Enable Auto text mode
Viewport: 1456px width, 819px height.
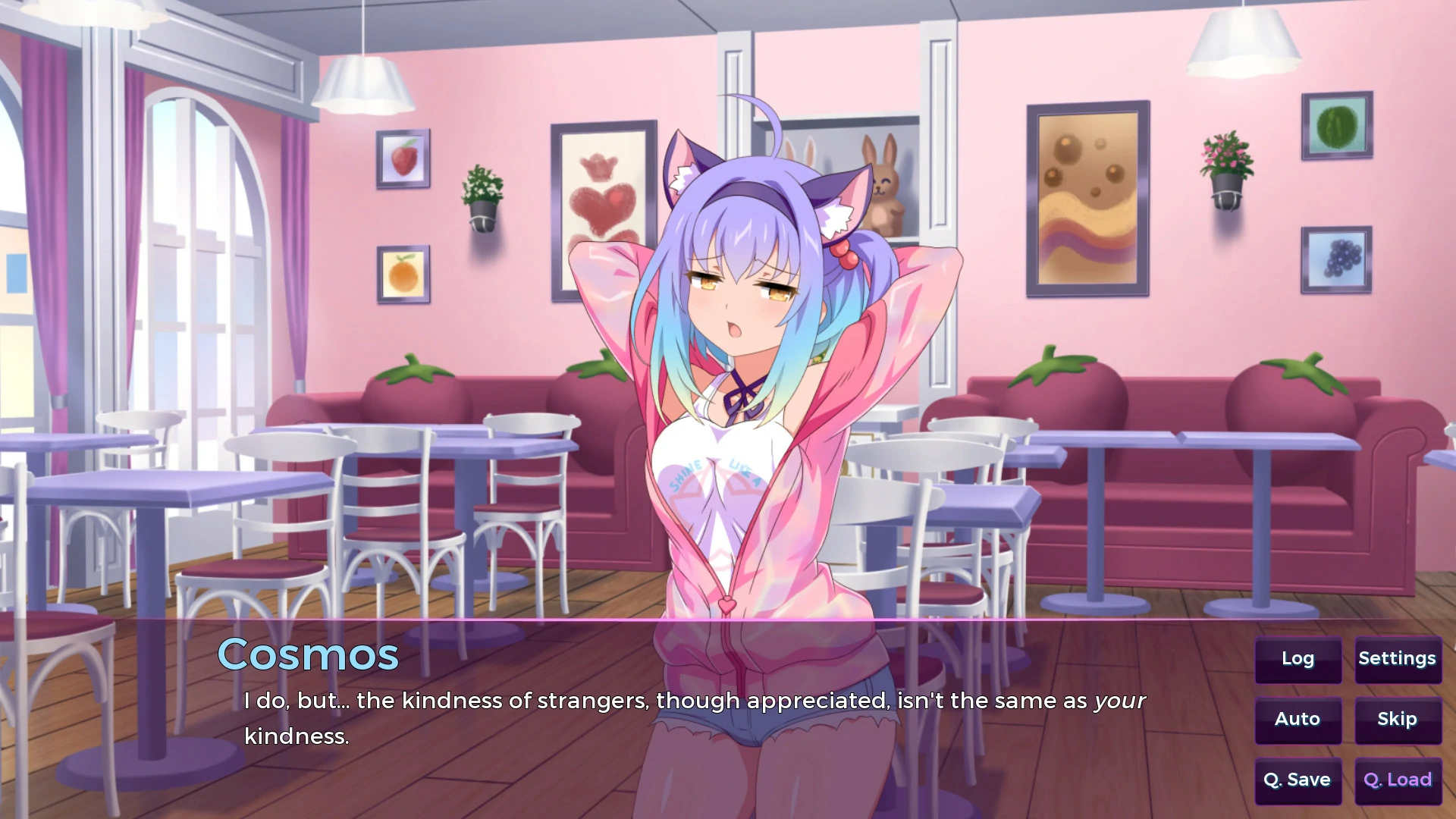tap(1298, 719)
